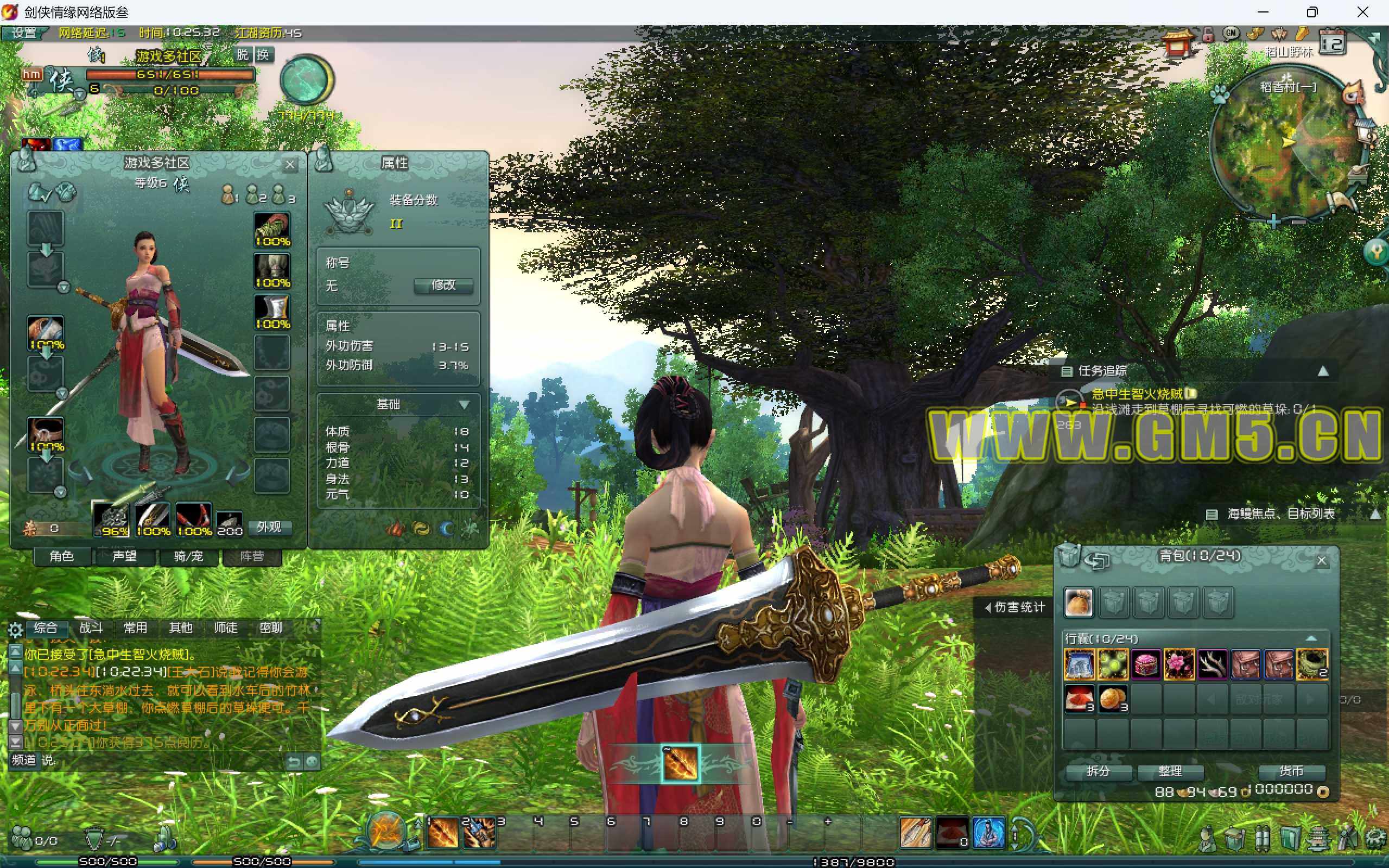Close the character equipment panel
The height and width of the screenshot is (868, 1389).
click(x=290, y=166)
